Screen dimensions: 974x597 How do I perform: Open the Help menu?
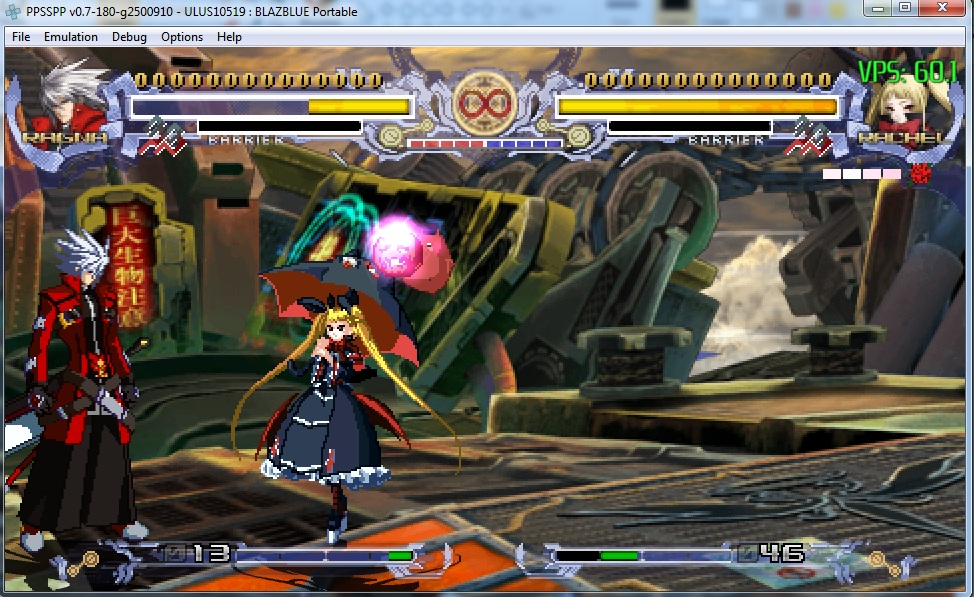pos(229,37)
